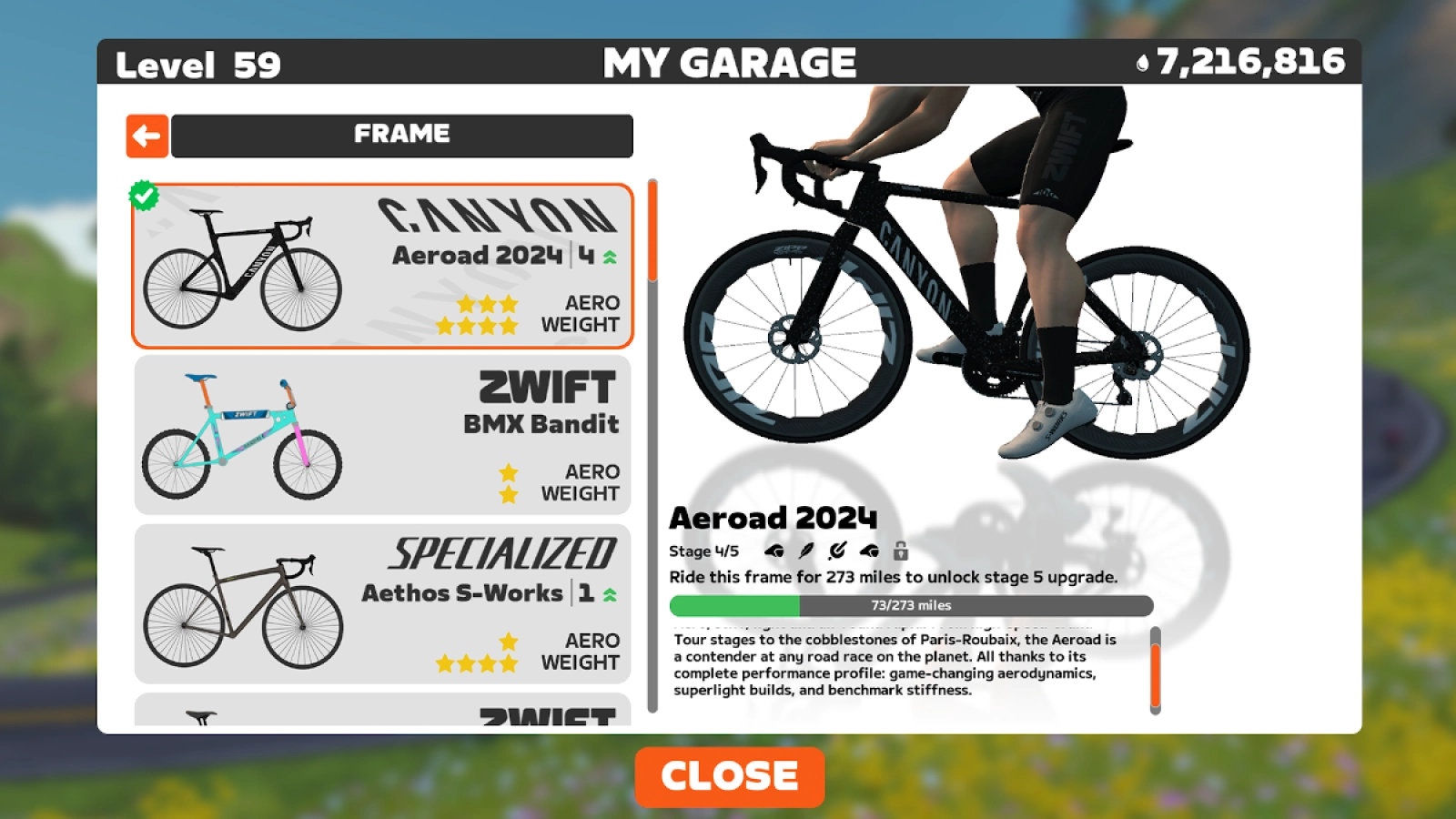The height and width of the screenshot is (819, 1456).
Task: Click the green upgrade chevrons beside Aeroad 2024
Action: coord(610,256)
